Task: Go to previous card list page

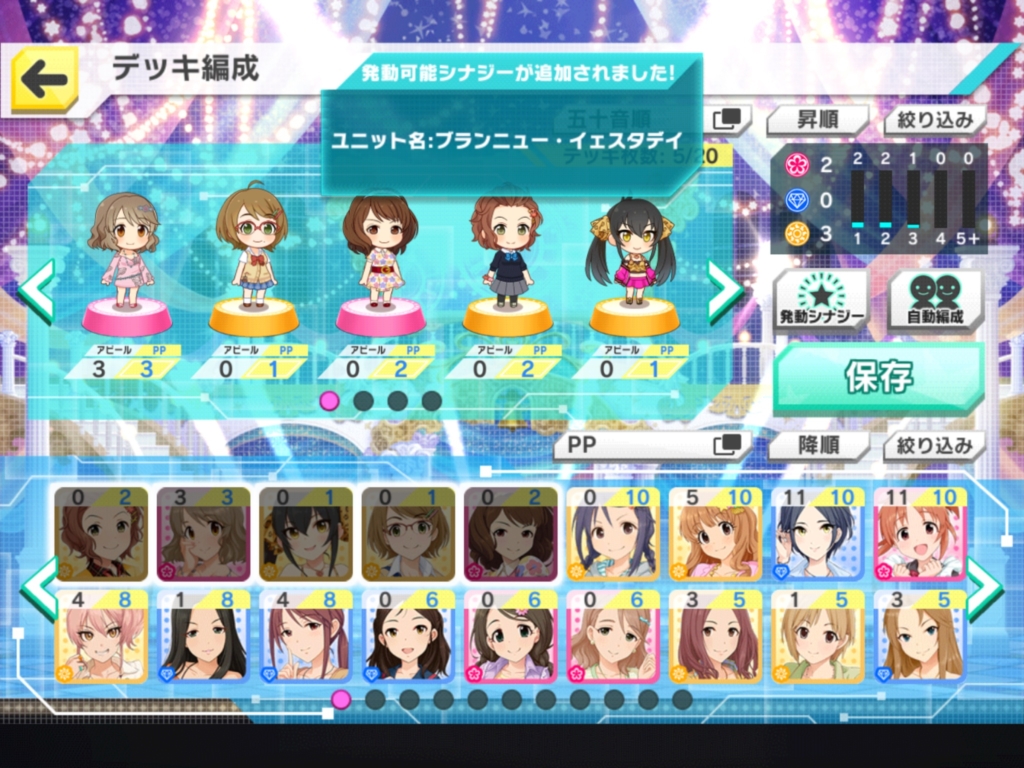Action: [x=40, y=588]
